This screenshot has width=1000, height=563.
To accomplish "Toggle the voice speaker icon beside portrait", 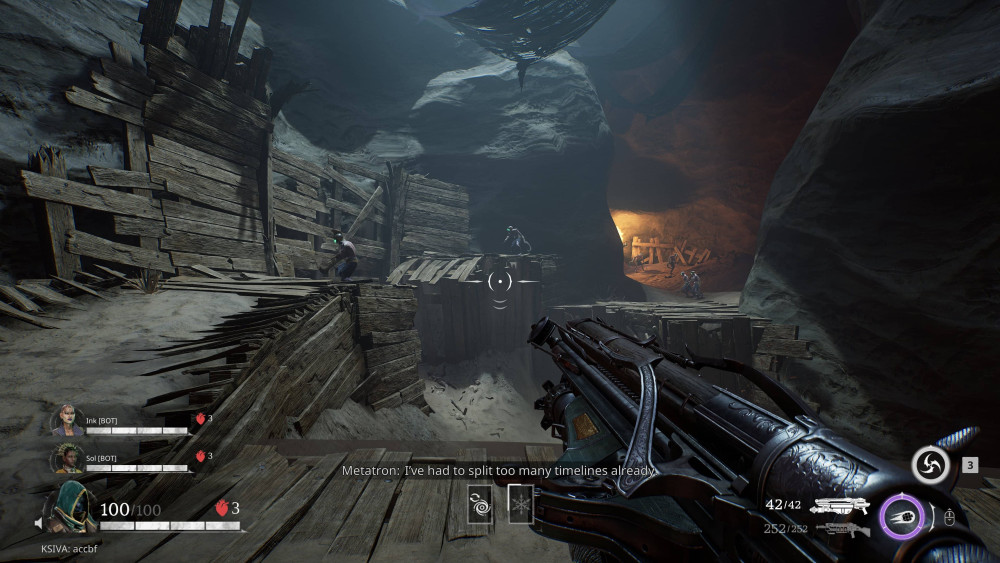I will point(37,522).
